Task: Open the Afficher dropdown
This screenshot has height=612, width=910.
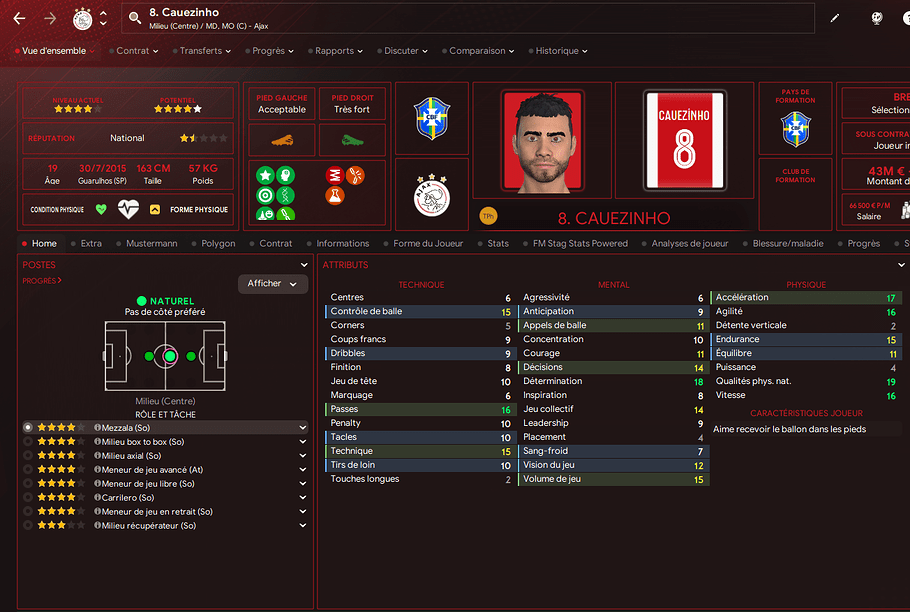Action: (272, 284)
